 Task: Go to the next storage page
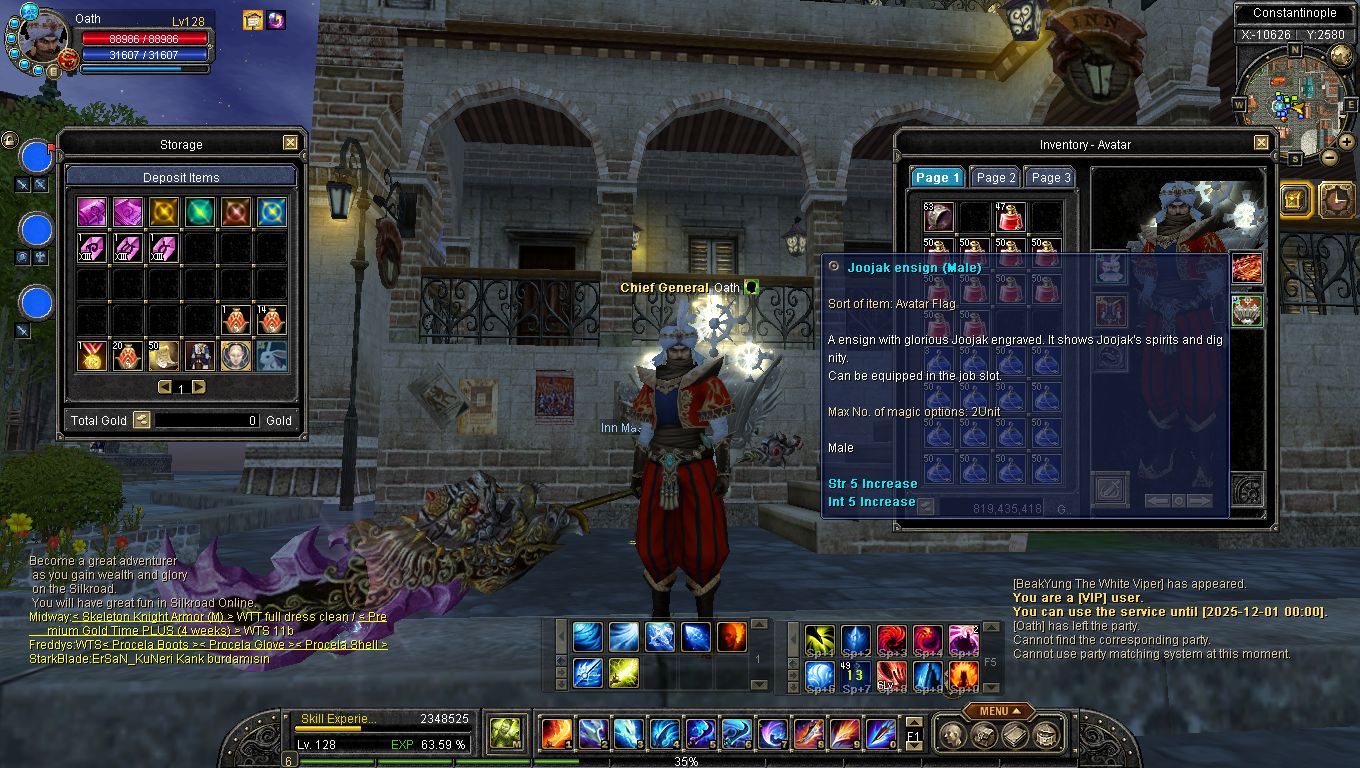[x=199, y=387]
